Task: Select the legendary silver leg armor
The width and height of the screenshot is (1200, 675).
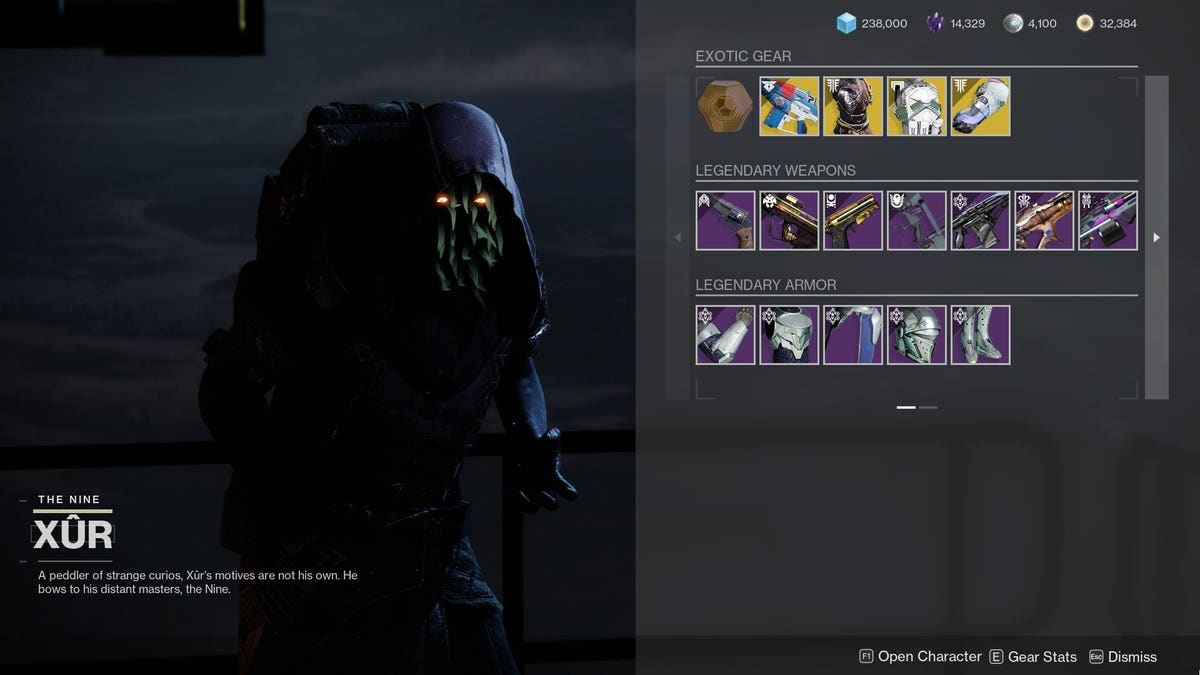Action: tap(981, 335)
